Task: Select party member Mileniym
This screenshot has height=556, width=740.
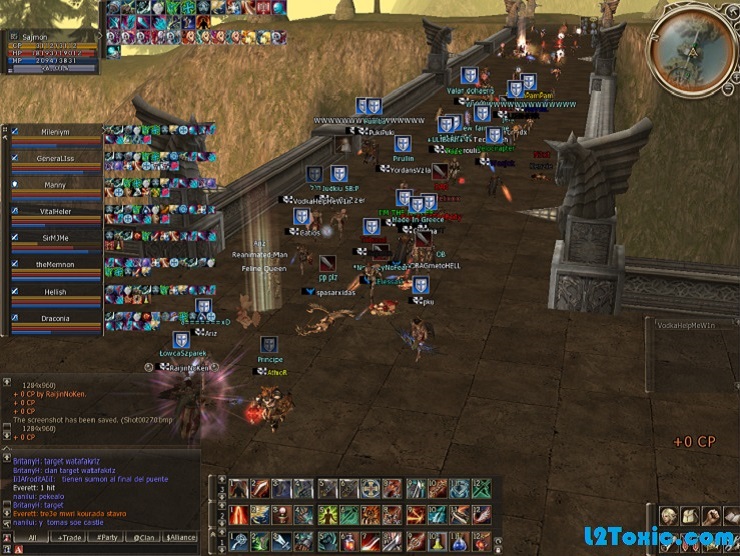Action: [x=55, y=131]
